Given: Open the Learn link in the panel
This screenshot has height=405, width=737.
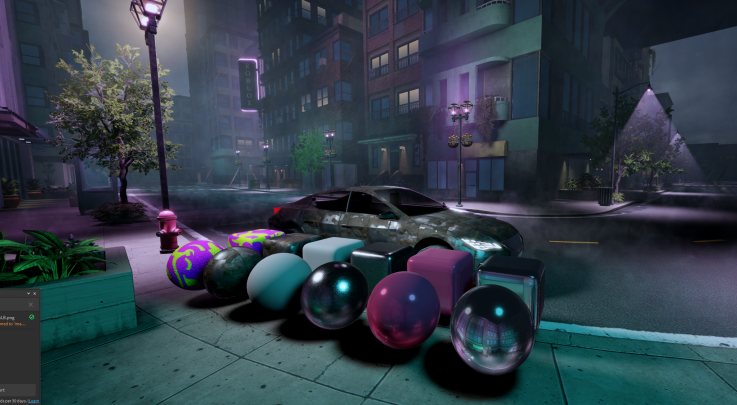Looking at the screenshot, I should (33, 400).
